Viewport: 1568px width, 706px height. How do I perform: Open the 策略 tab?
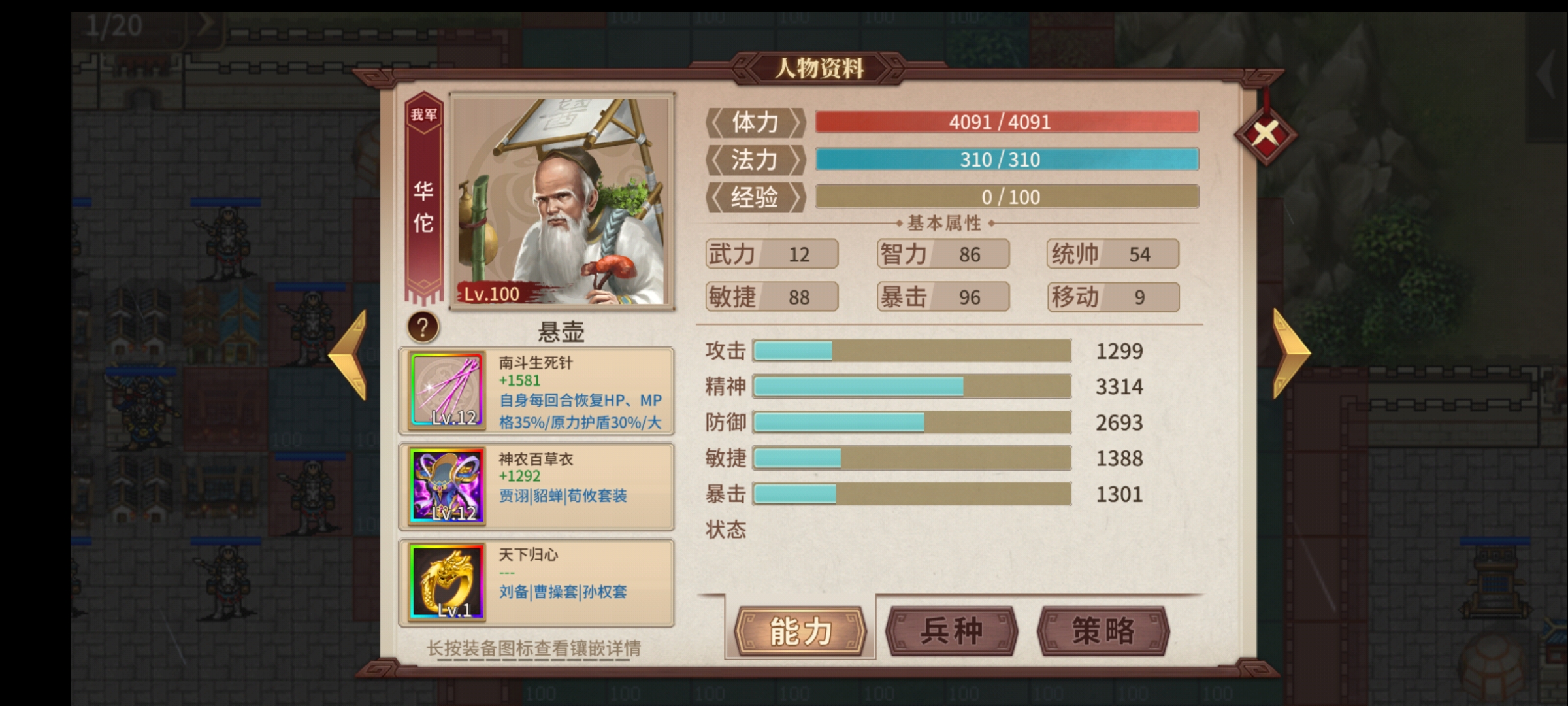1104,631
